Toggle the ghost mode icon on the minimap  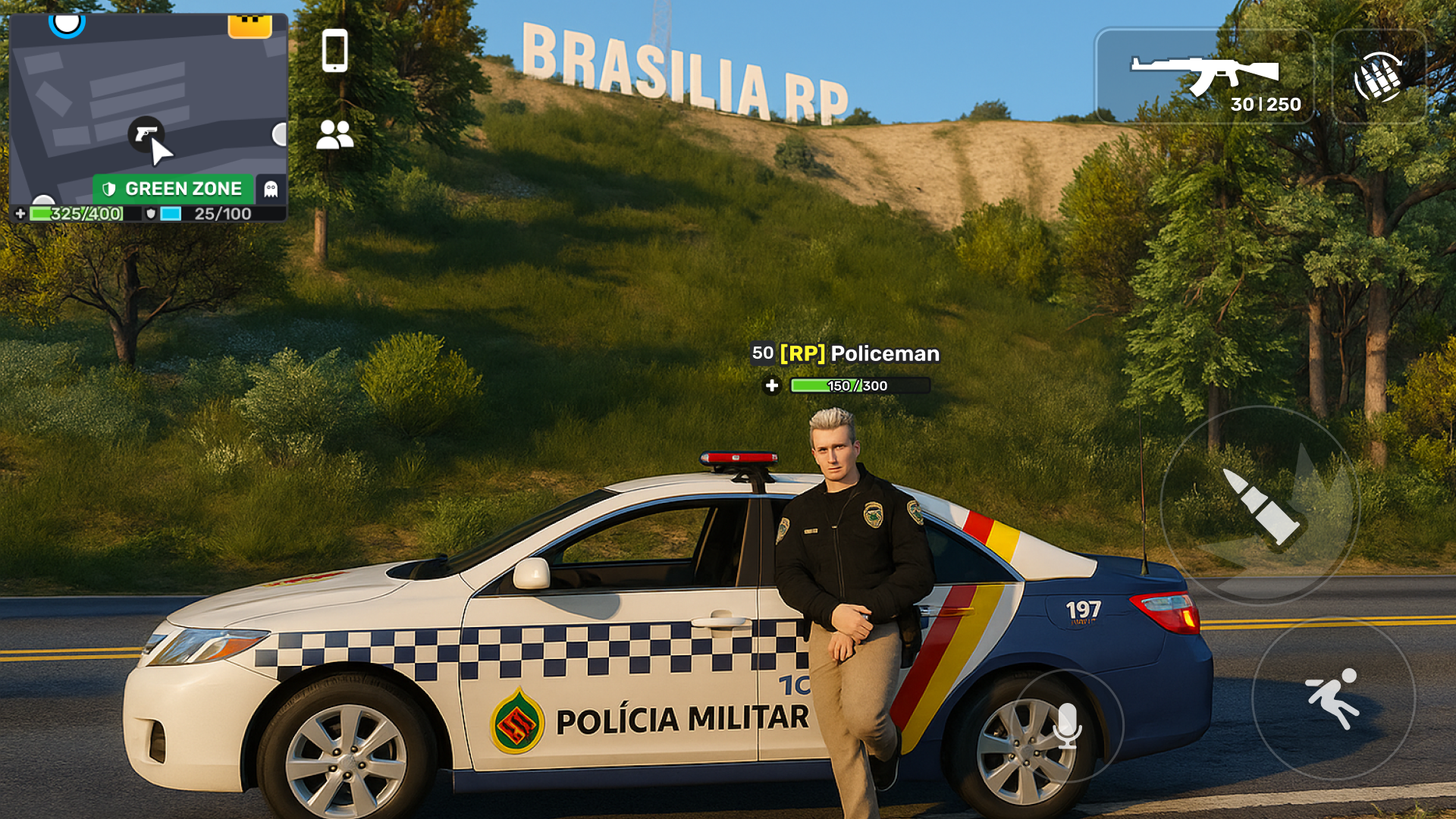272,188
